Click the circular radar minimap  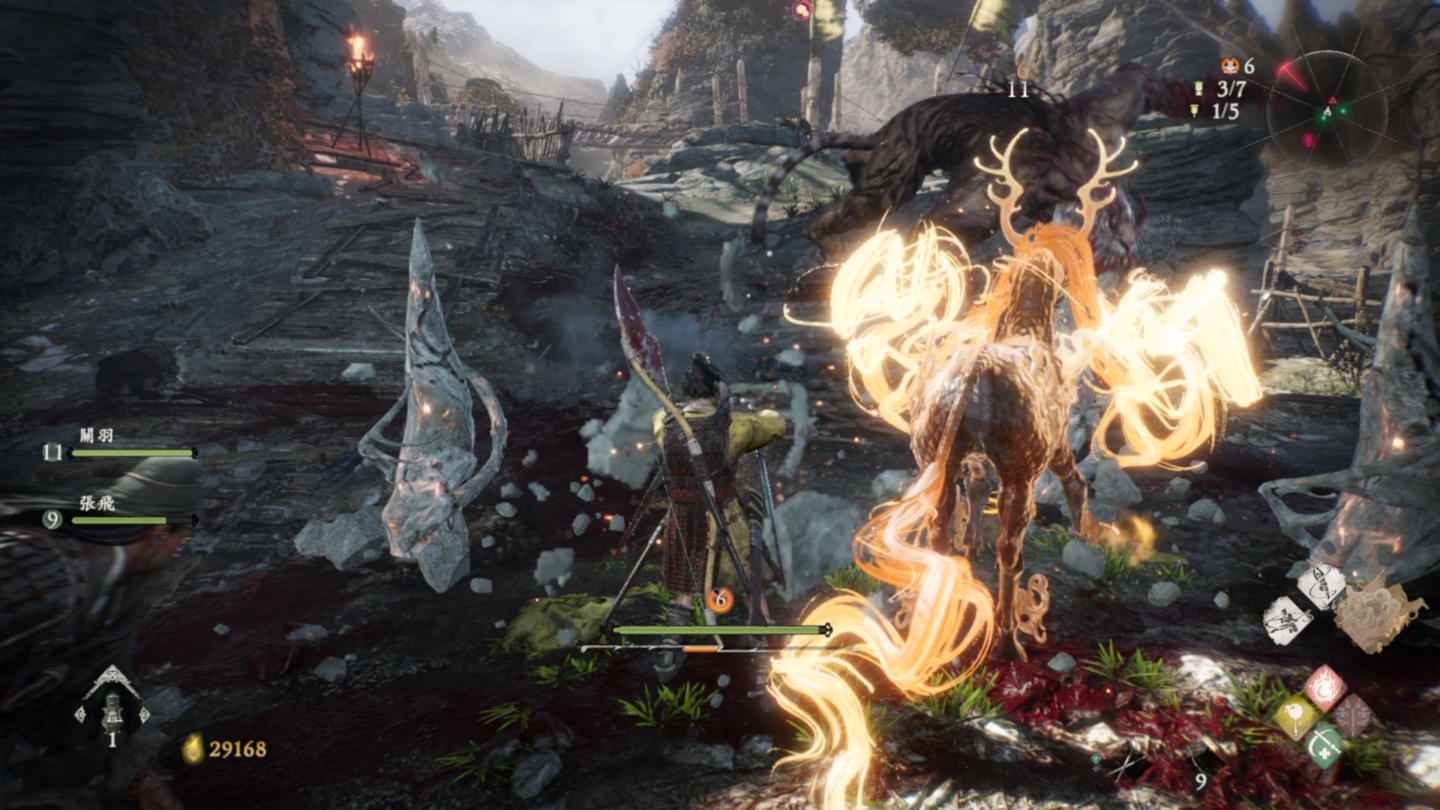click(1327, 109)
